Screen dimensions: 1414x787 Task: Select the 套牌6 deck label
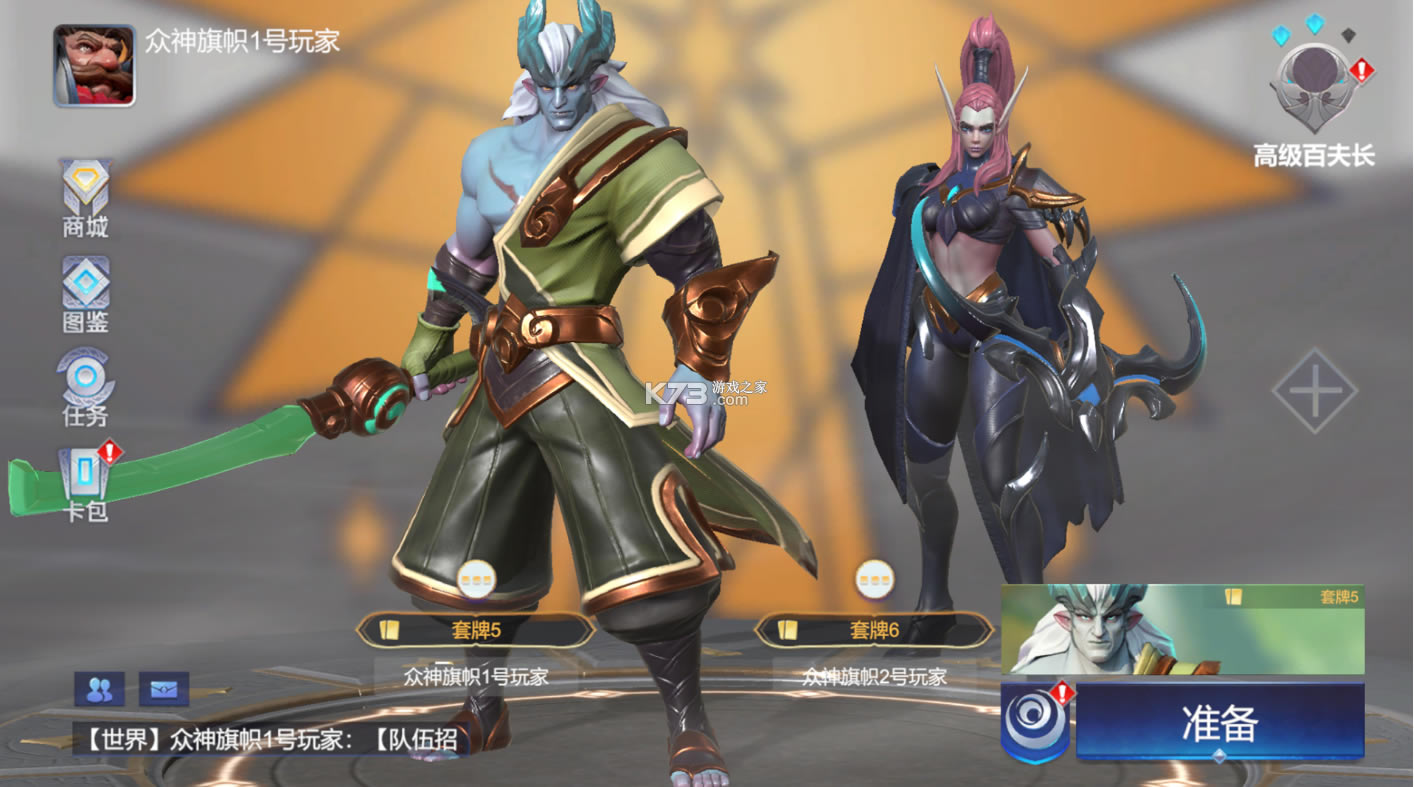874,630
